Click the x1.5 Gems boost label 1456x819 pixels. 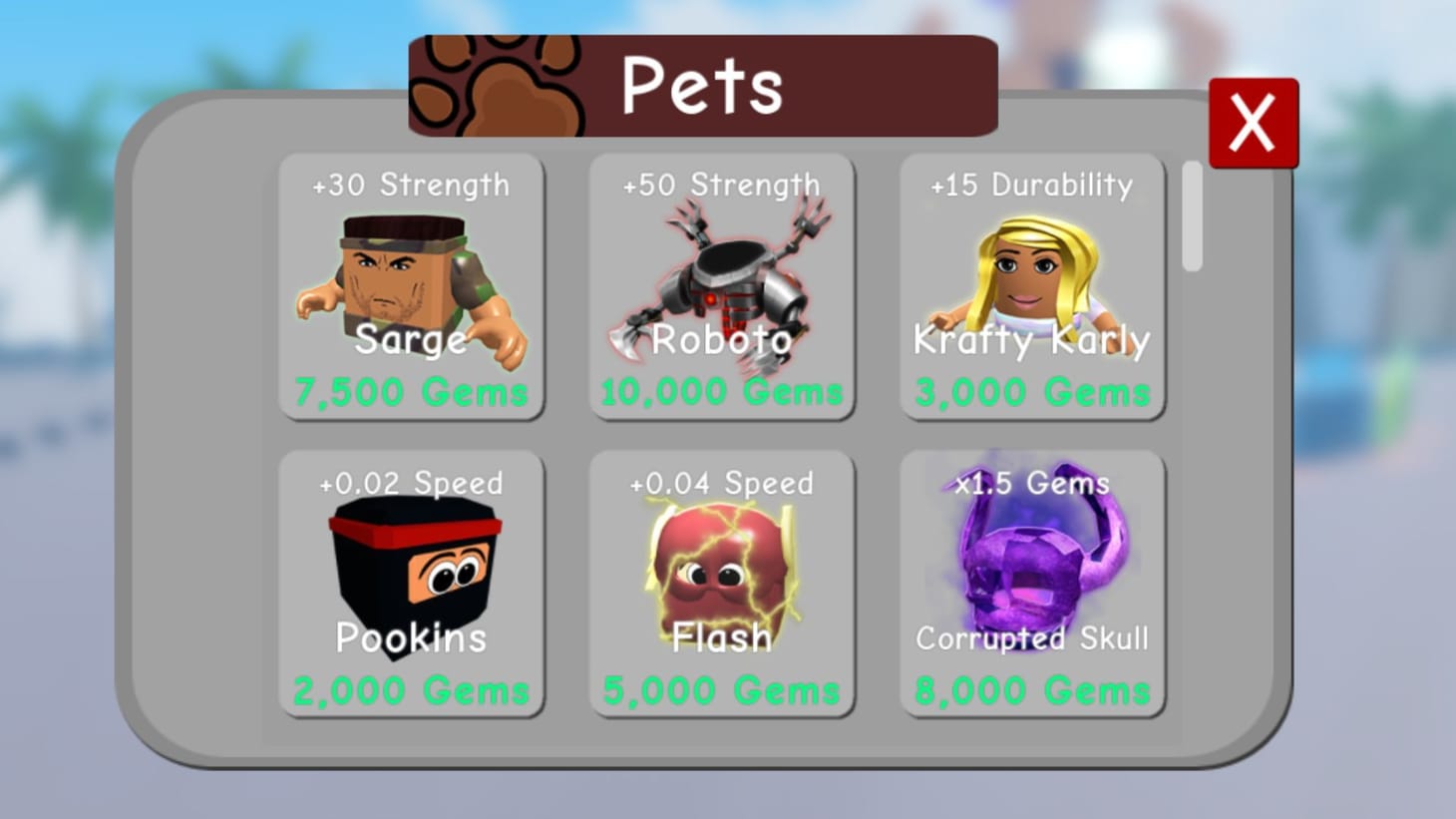click(1032, 483)
